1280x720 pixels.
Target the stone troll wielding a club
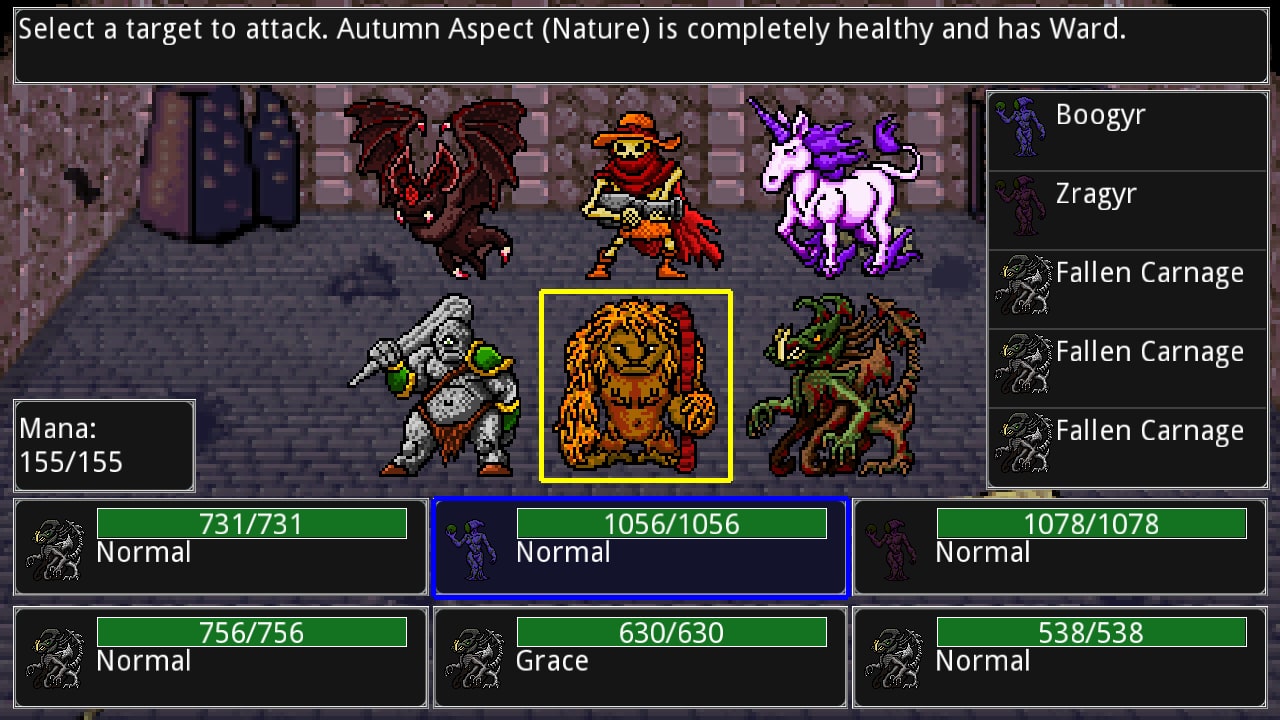tap(445, 390)
